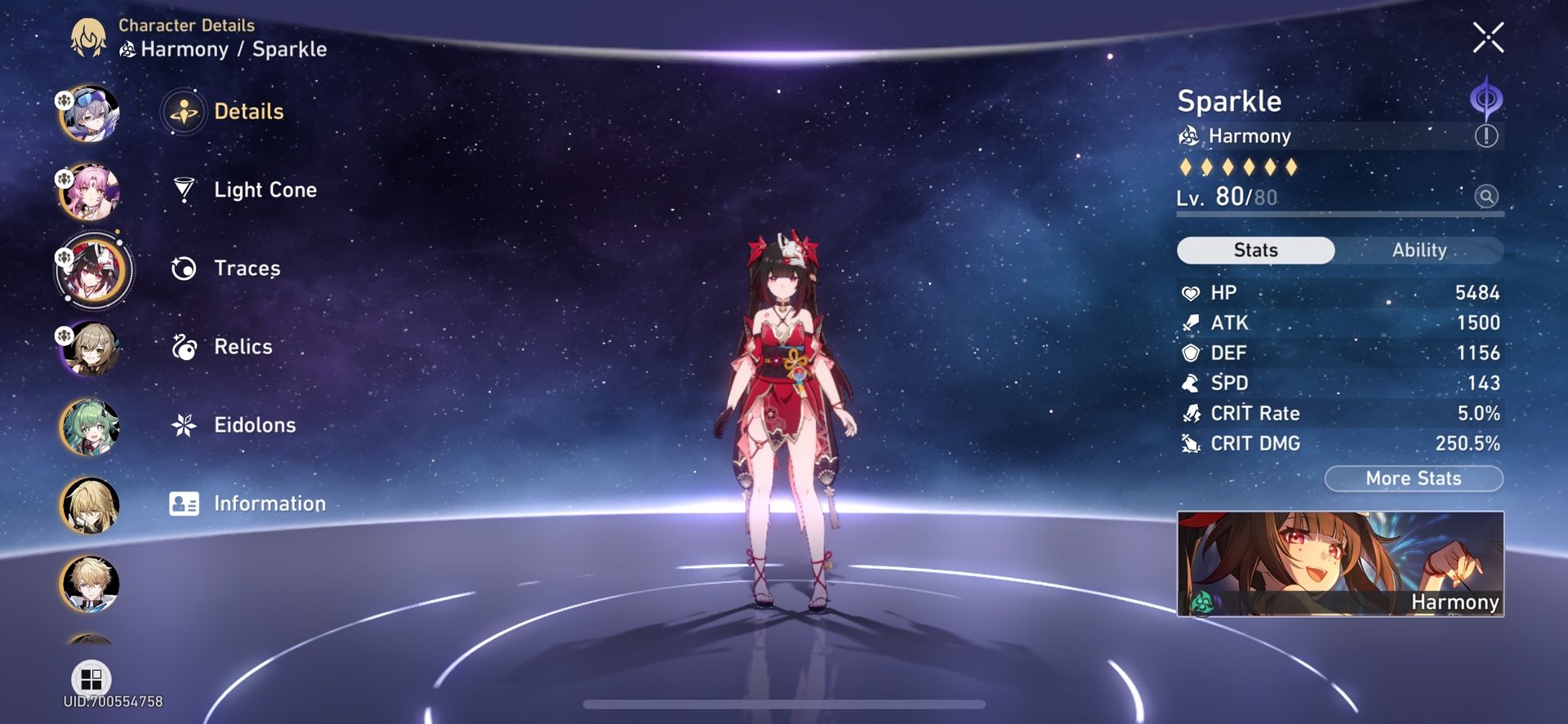This screenshot has width=1568, height=724.
Task: Select the Traces menu icon
Action: click(x=185, y=268)
